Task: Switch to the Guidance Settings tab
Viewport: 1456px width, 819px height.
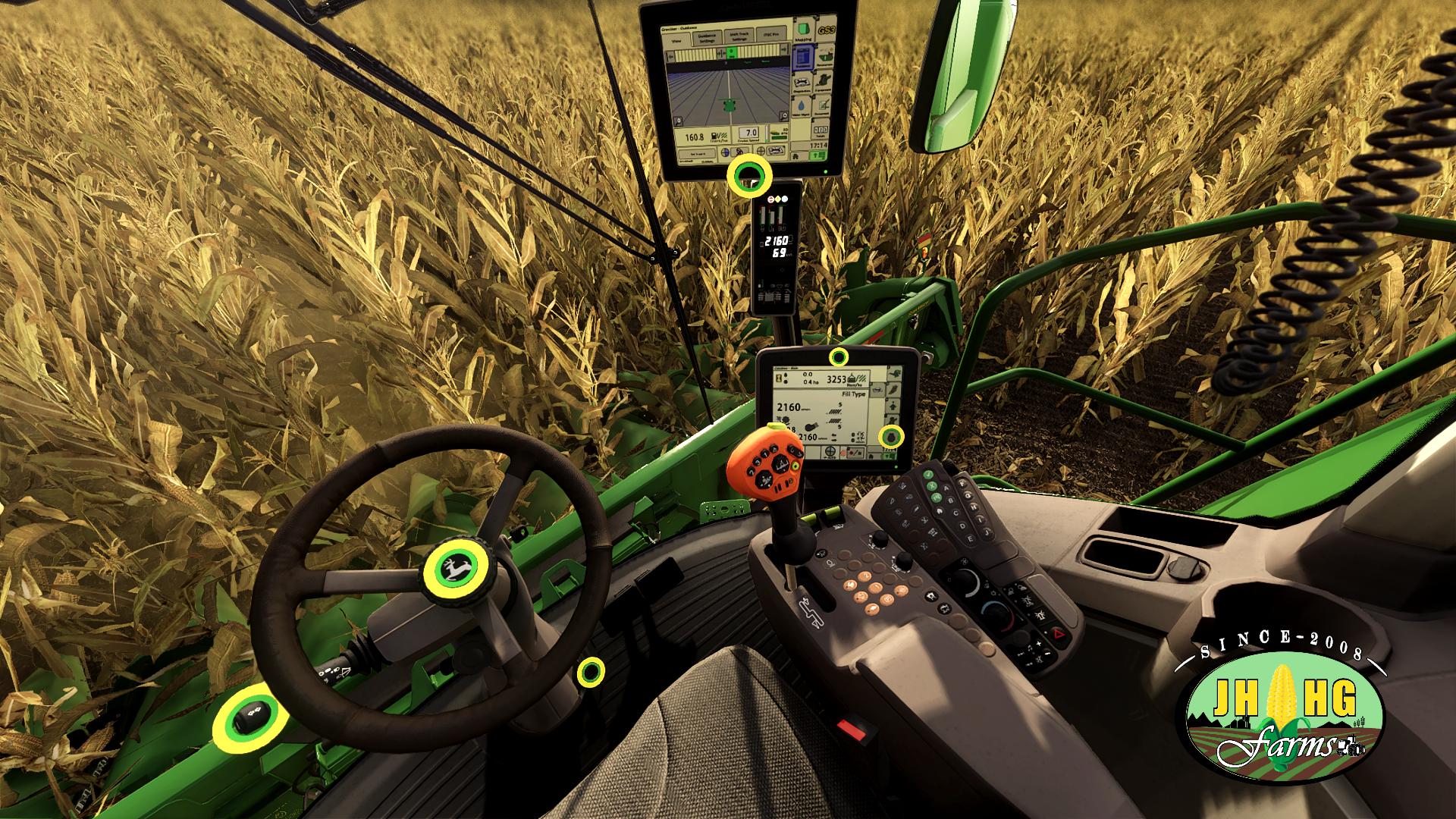Action: (707, 36)
